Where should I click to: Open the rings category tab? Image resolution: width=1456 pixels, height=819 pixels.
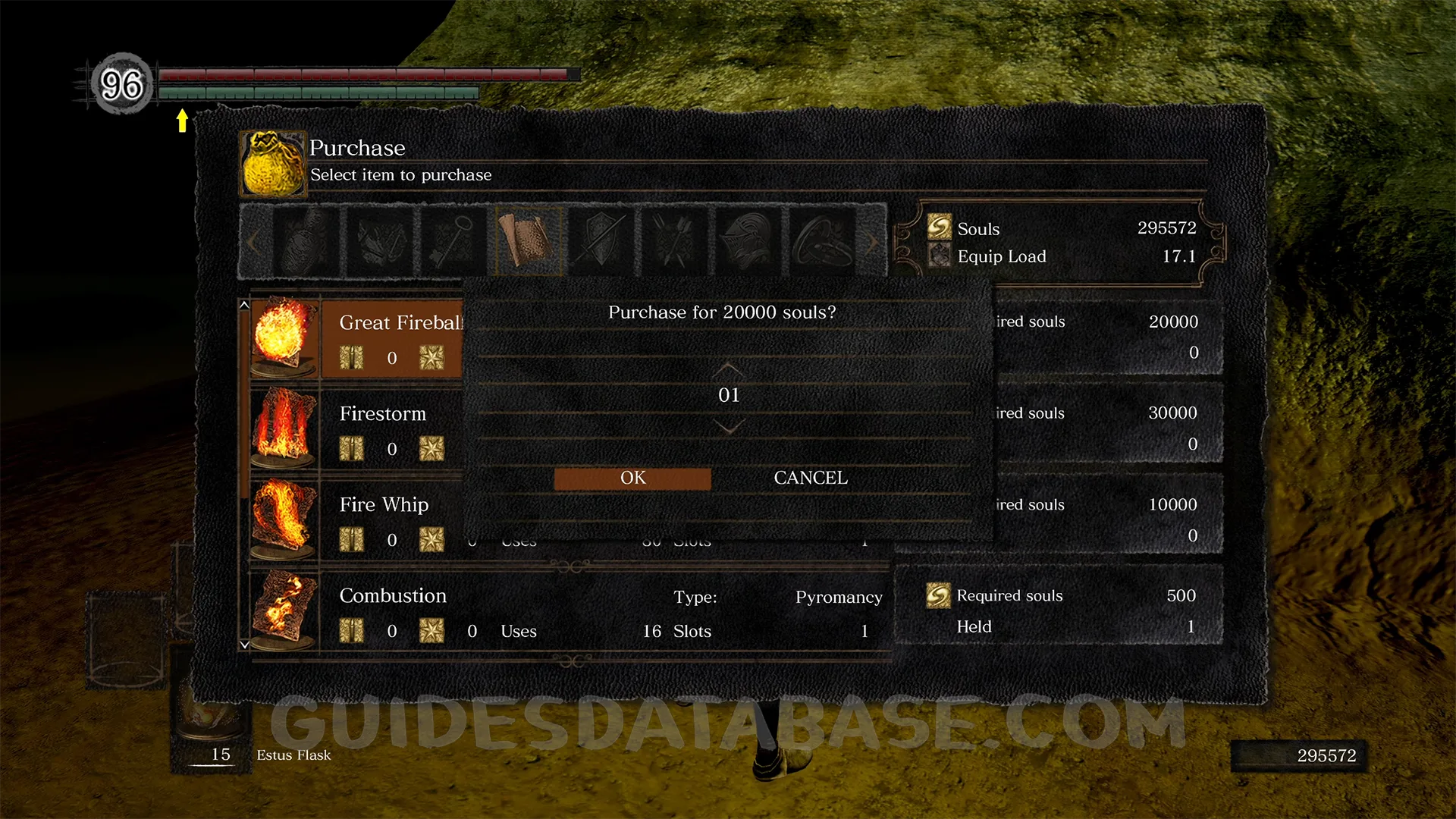coord(823,241)
